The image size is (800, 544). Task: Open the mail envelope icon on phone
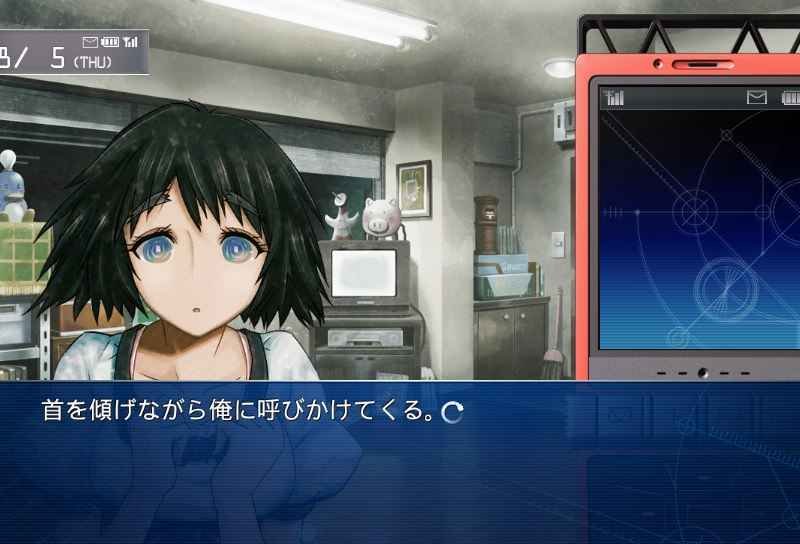pyautogui.click(x=756, y=97)
